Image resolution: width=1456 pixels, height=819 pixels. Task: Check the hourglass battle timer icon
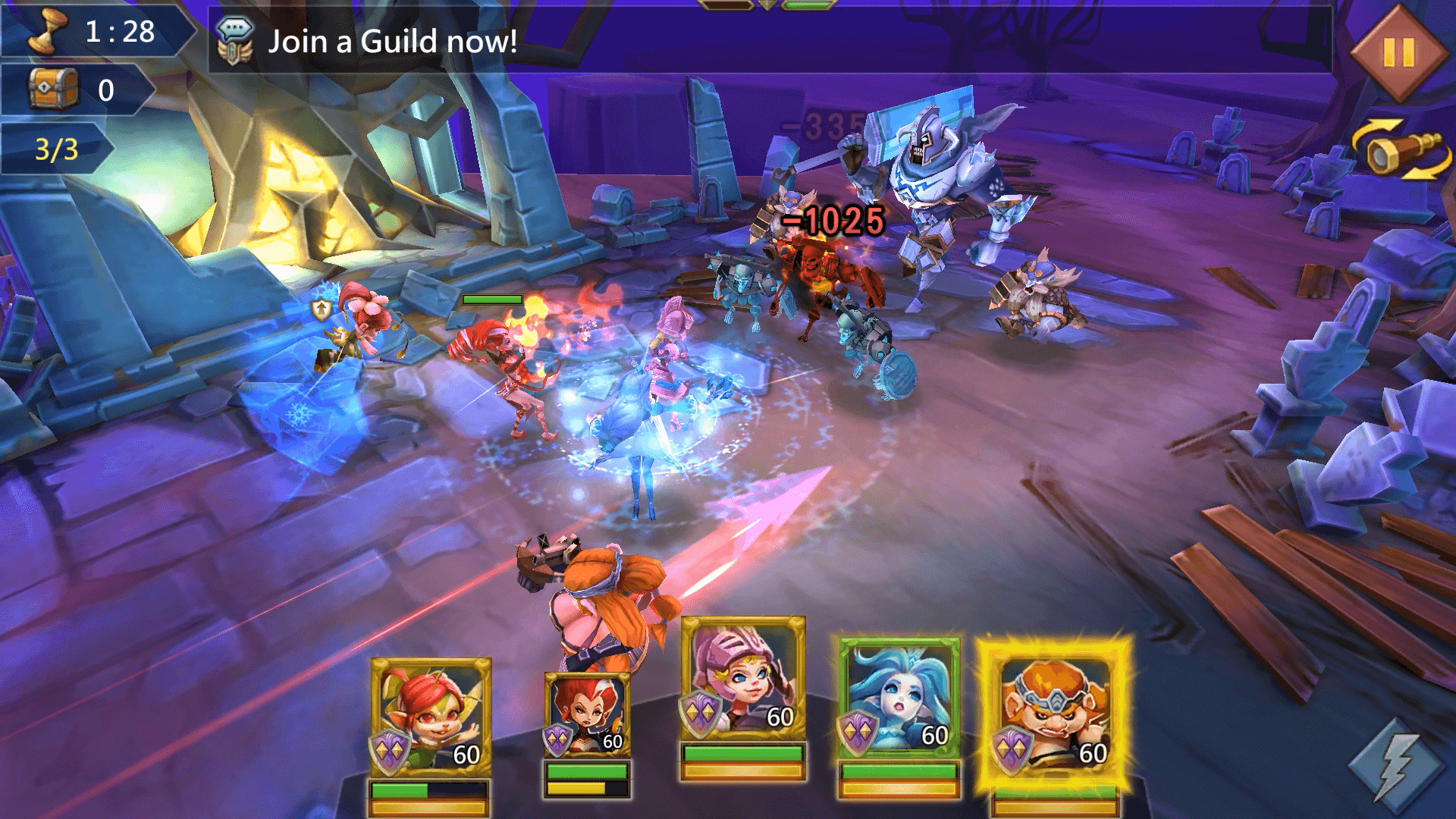(49, 32)
